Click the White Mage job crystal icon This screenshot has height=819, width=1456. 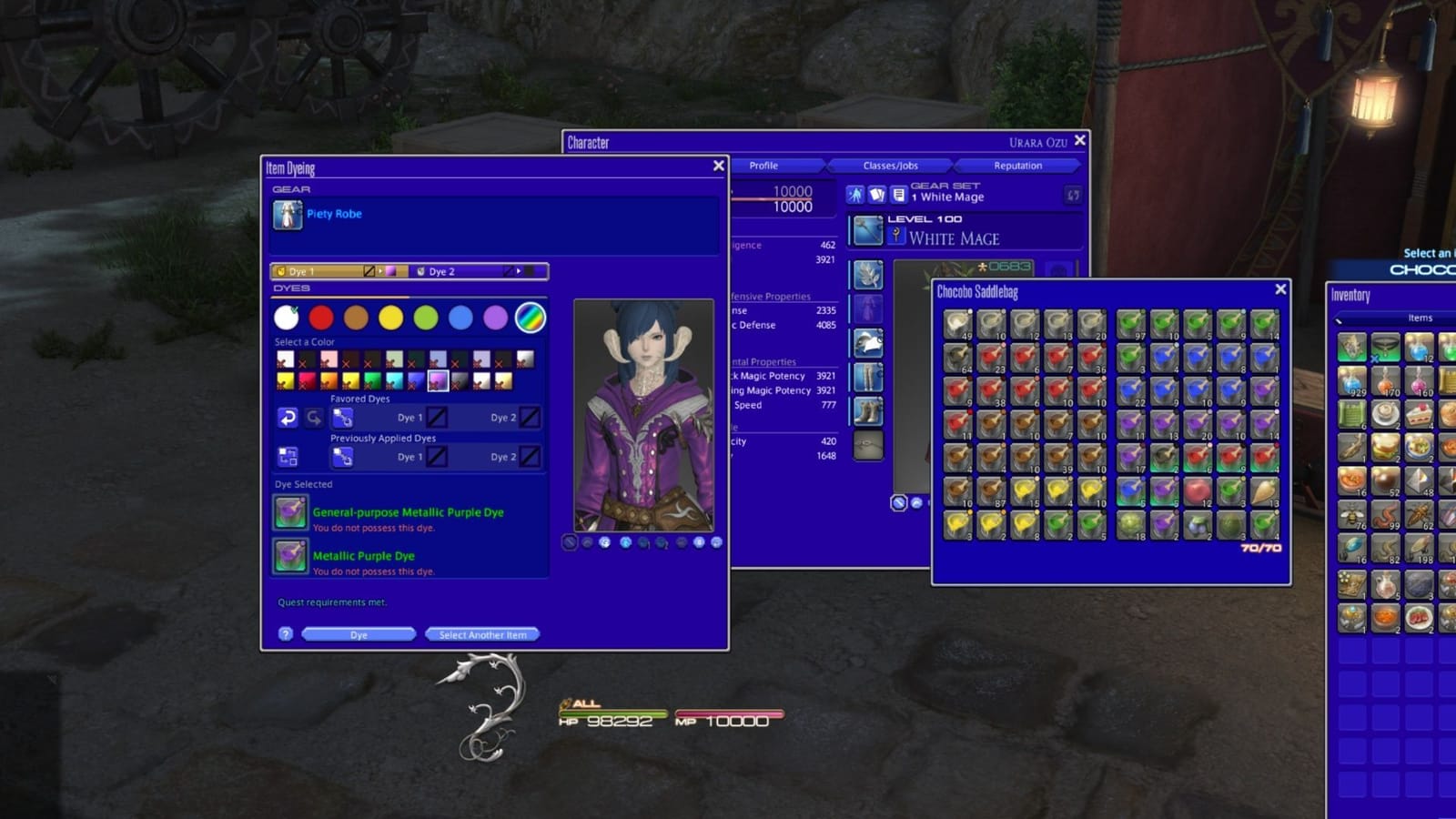[896, 235]
